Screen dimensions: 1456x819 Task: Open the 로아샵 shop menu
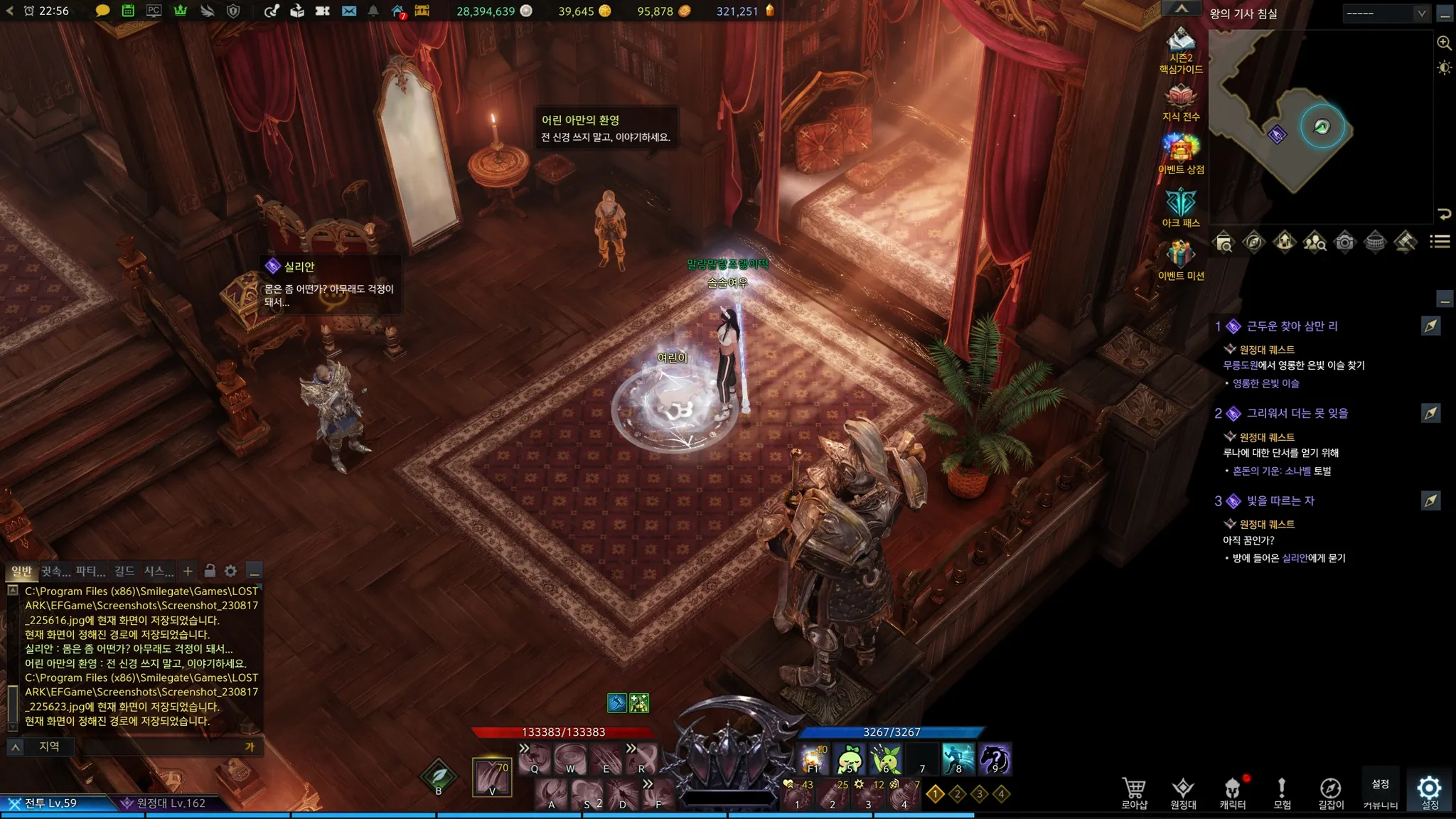1134,792
